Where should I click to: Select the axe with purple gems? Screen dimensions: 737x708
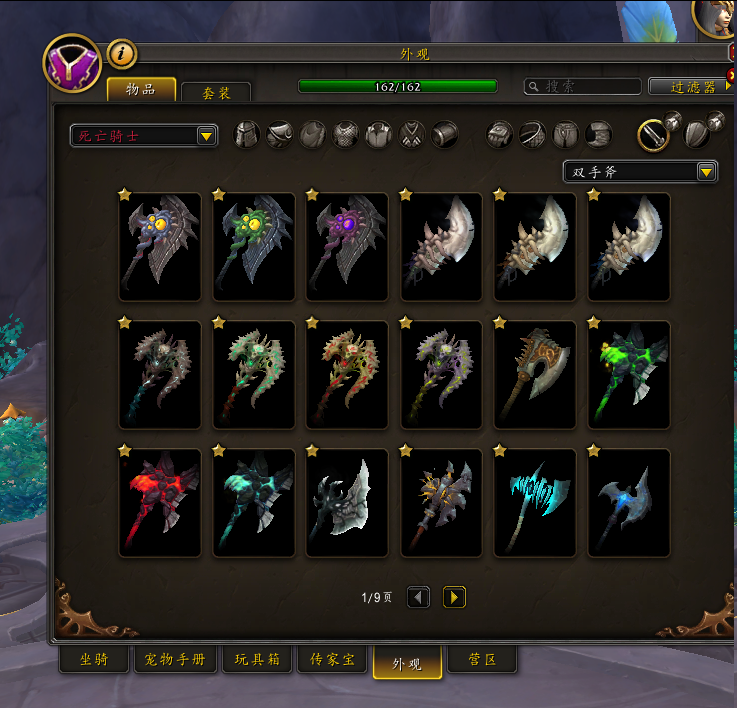347,246
